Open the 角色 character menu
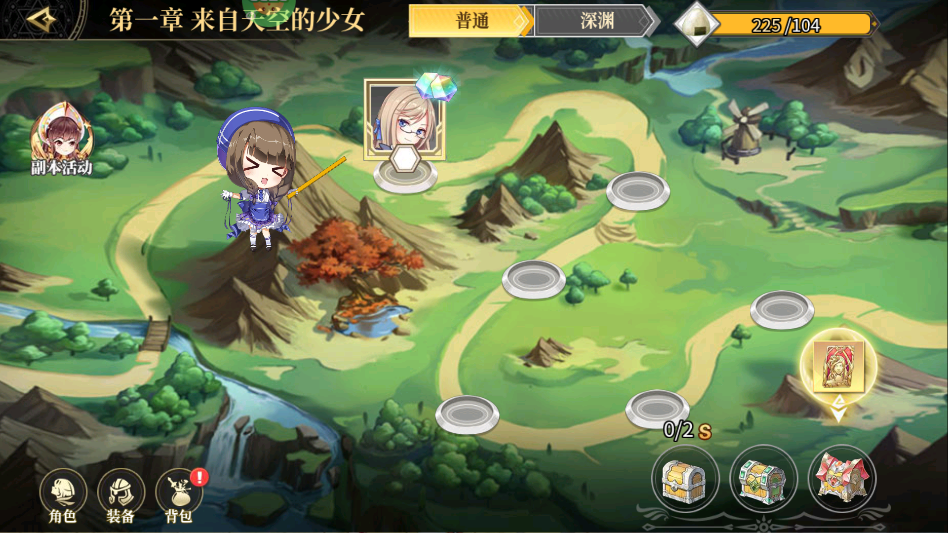The width and height of the screenshot is (948, 533). click(x=63, y=493)
